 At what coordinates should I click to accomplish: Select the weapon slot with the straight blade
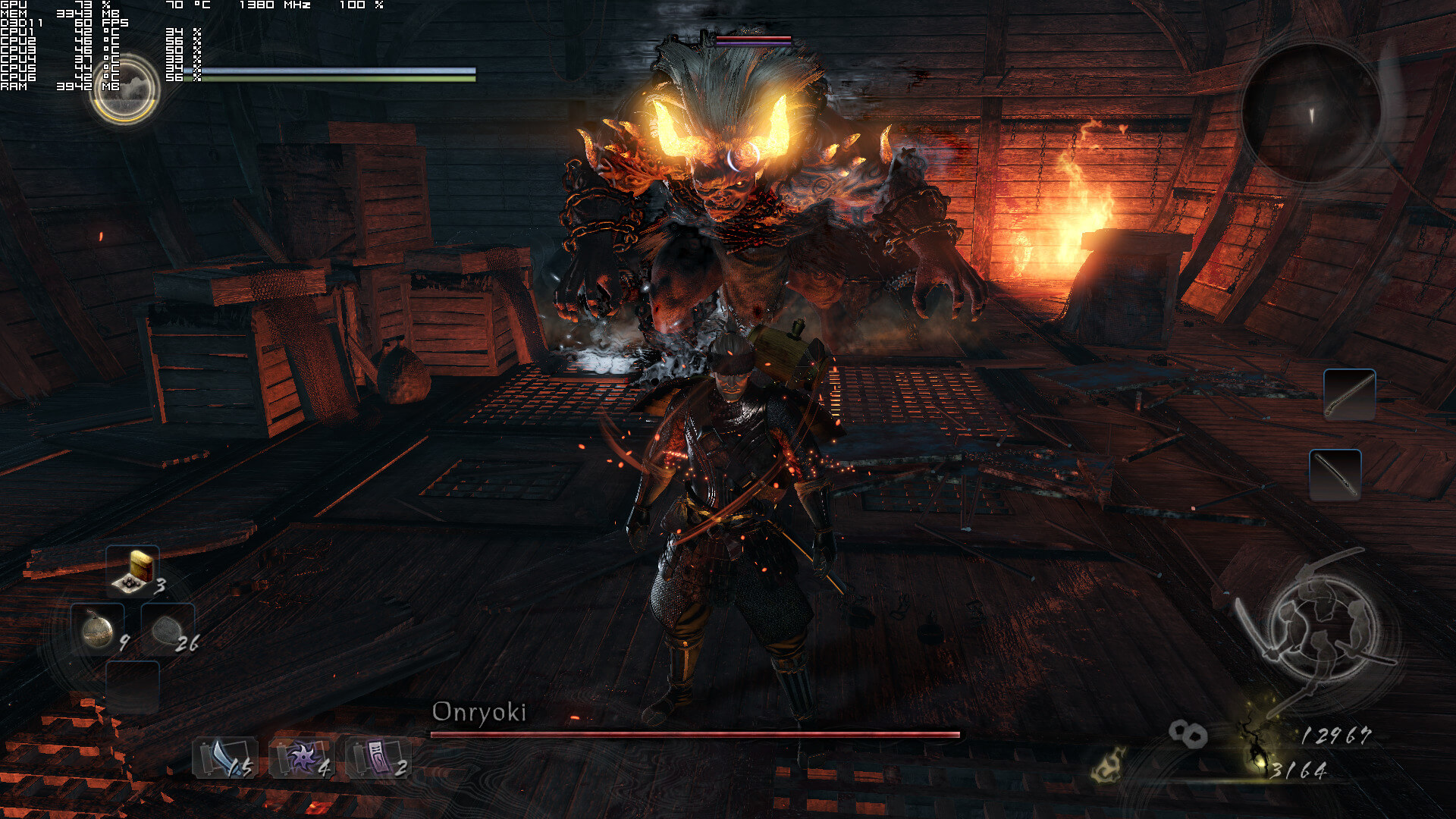[1335, 475]
